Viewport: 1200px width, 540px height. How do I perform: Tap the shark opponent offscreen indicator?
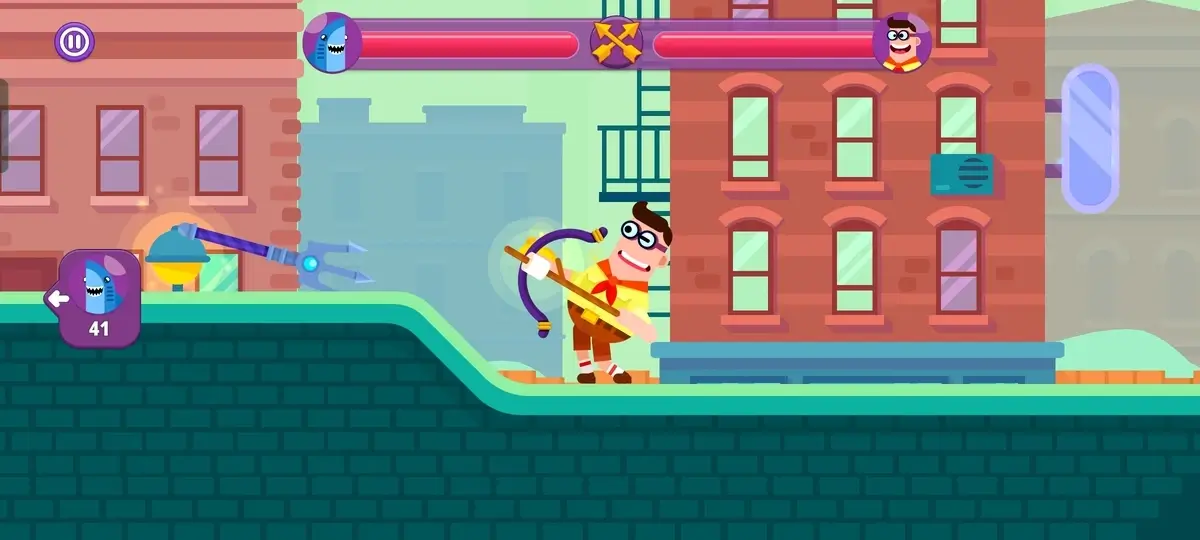[x=97, y=297]
